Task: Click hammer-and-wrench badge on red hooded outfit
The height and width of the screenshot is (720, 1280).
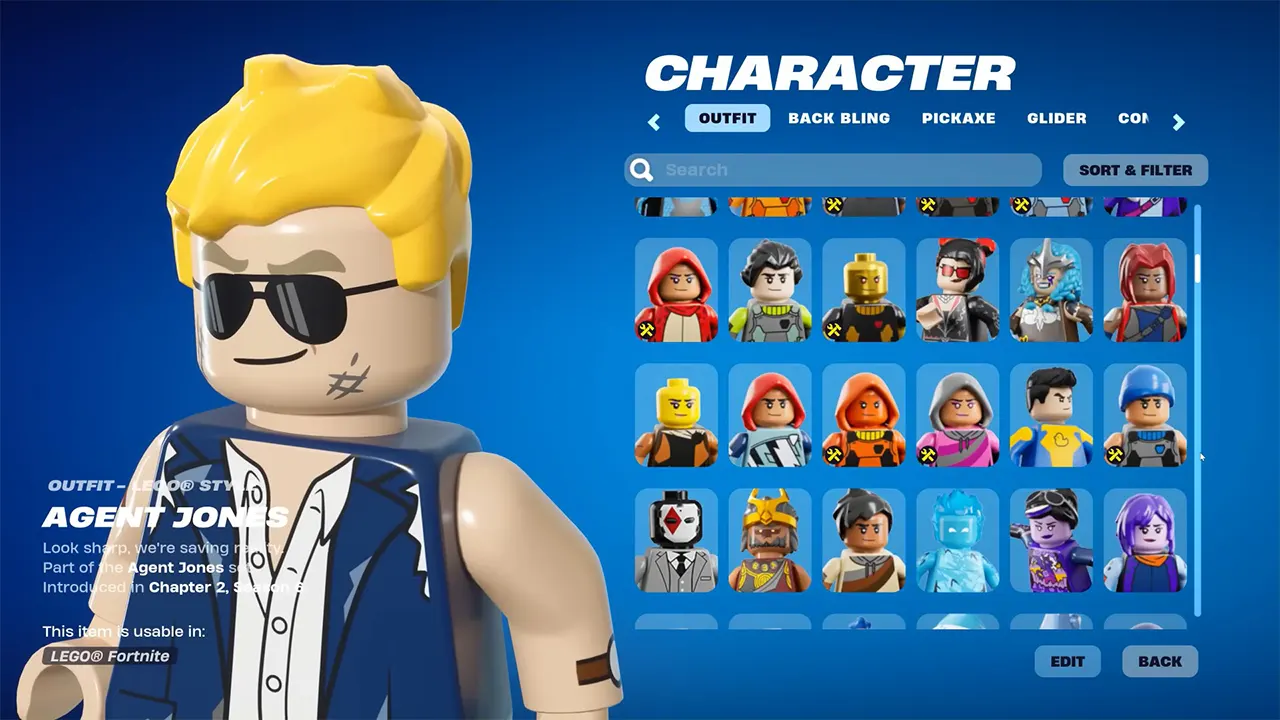Action: 645,328
